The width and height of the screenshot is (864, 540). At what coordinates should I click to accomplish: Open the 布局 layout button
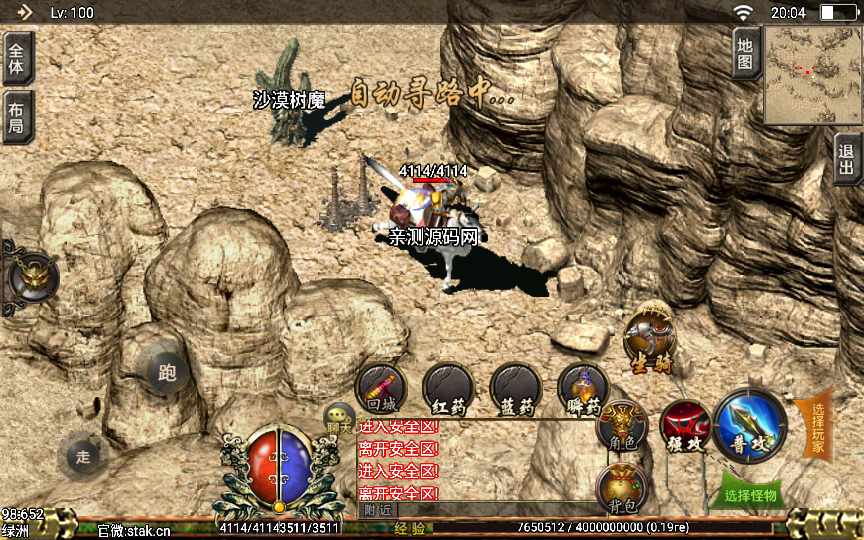pos(17,116)
